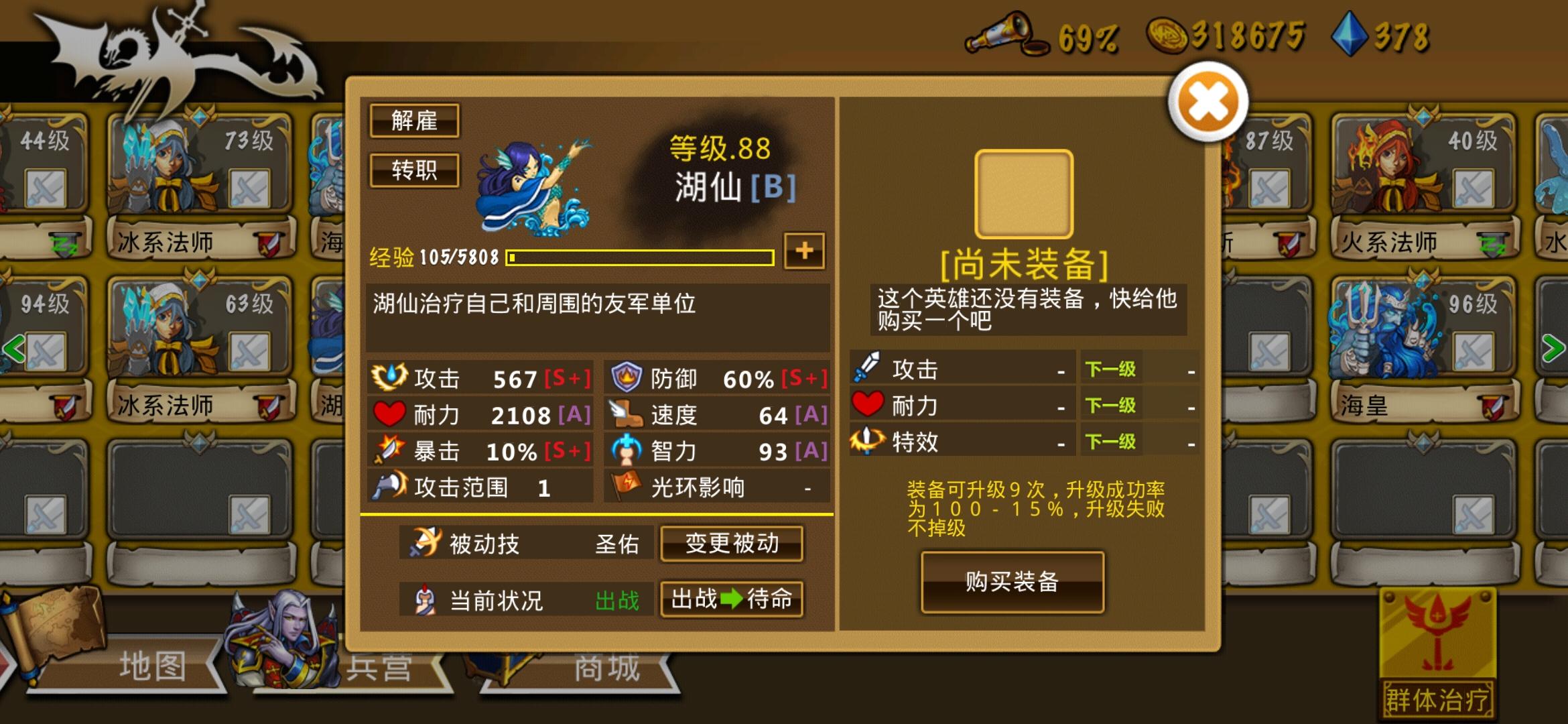Go back with the left green arrow
The height and width of the screenshot is (724, 1568).
point(13,349)
